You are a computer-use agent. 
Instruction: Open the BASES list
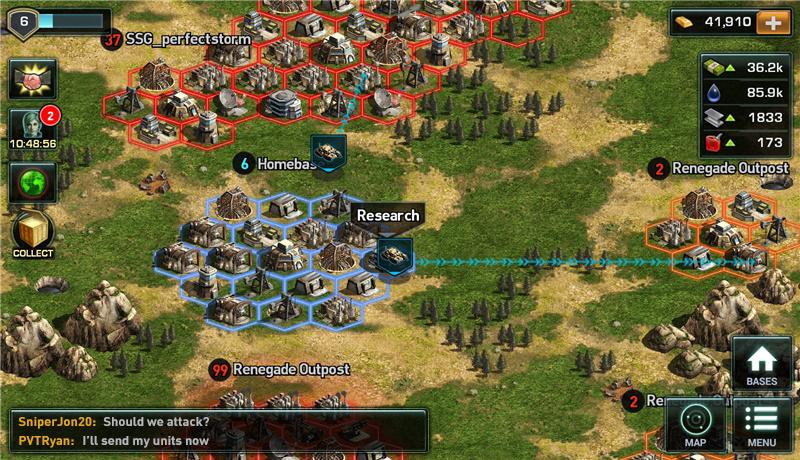click(761, 364)
